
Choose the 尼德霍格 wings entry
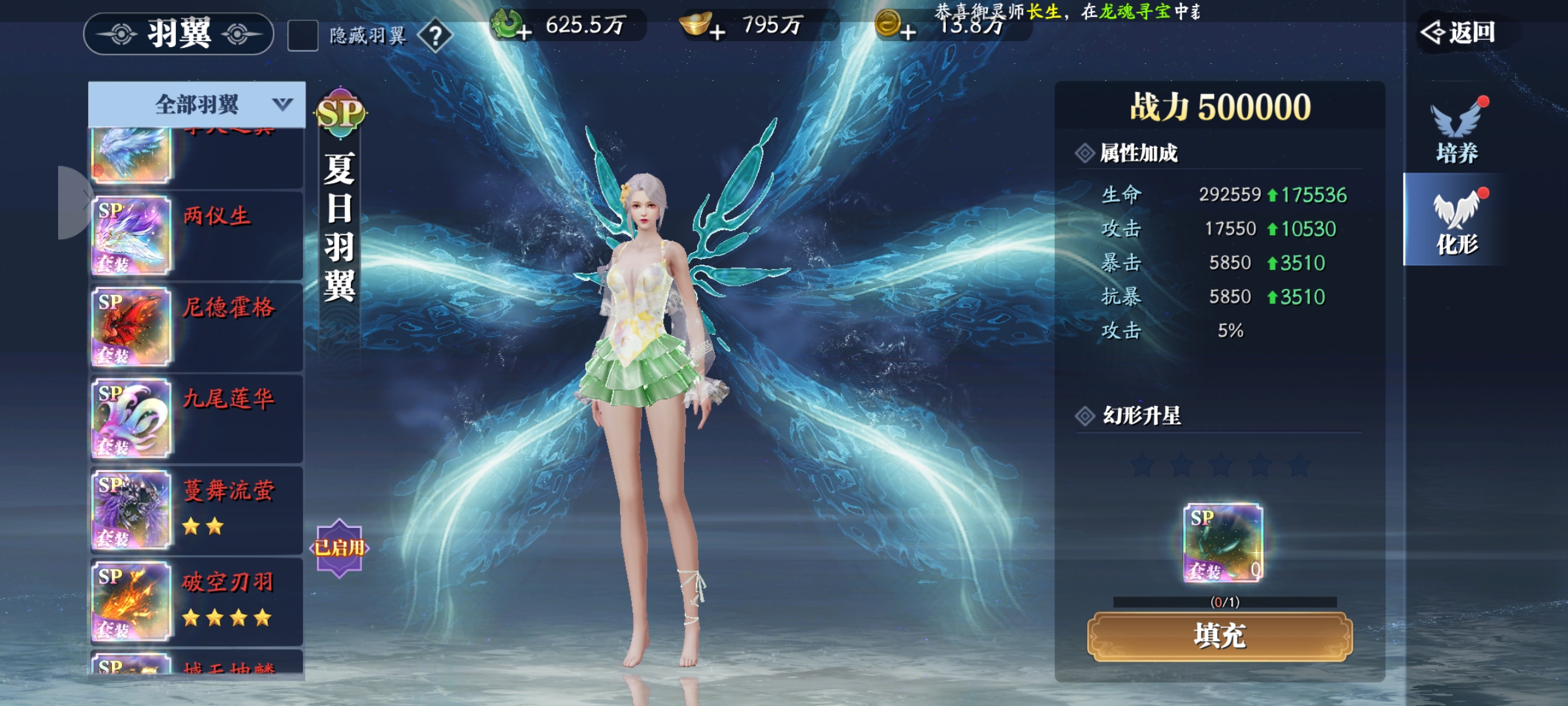coord(196,327)
